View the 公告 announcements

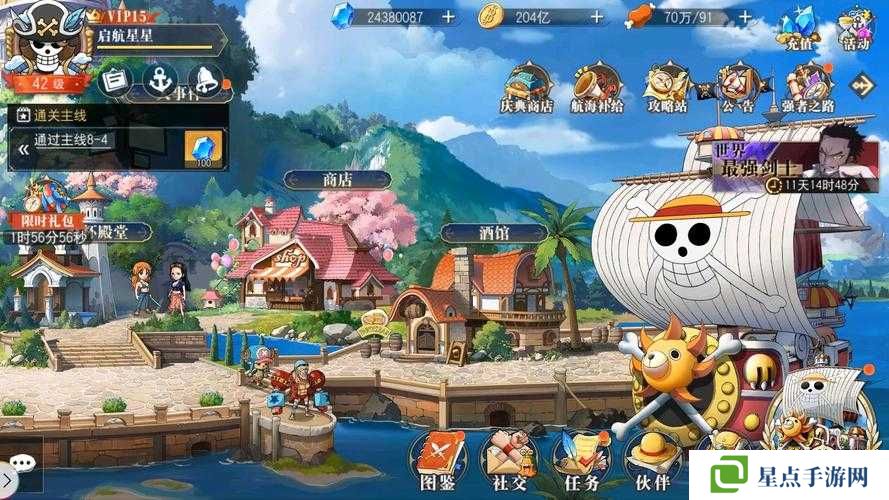click(737, 87)
